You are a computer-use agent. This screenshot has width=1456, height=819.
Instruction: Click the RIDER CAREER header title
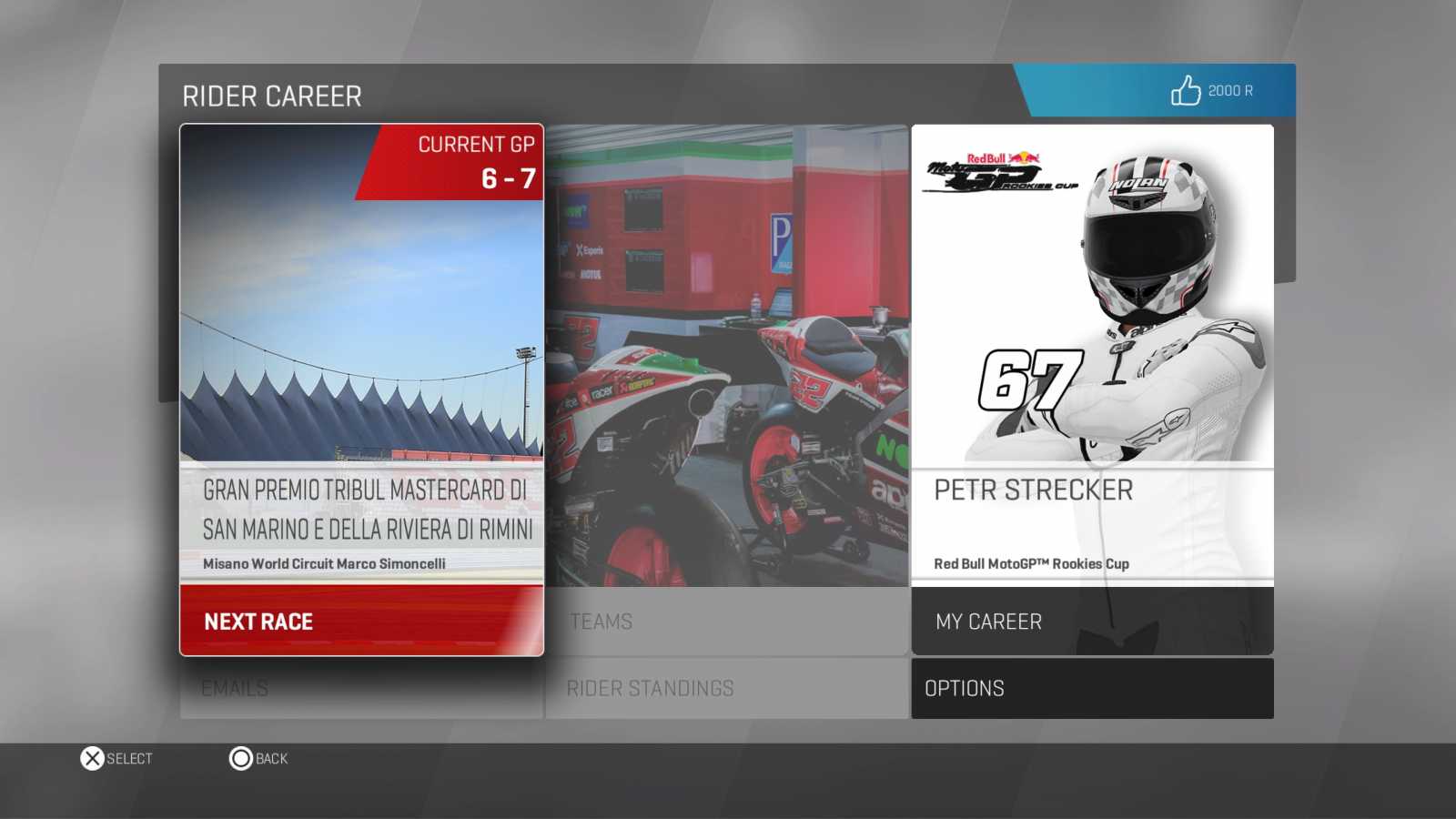click(x=272, y=95)
